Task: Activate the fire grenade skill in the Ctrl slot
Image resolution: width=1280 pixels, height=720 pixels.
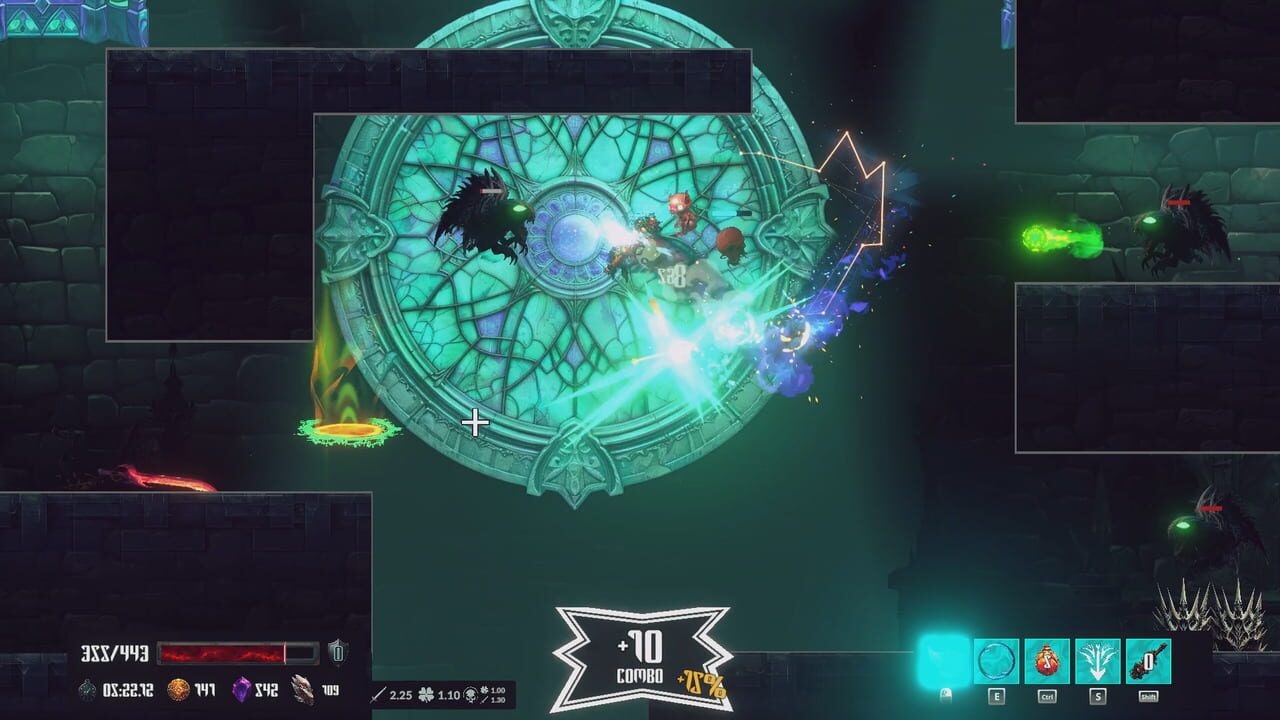Action: pyautogui.click(x=1046, y=661)
